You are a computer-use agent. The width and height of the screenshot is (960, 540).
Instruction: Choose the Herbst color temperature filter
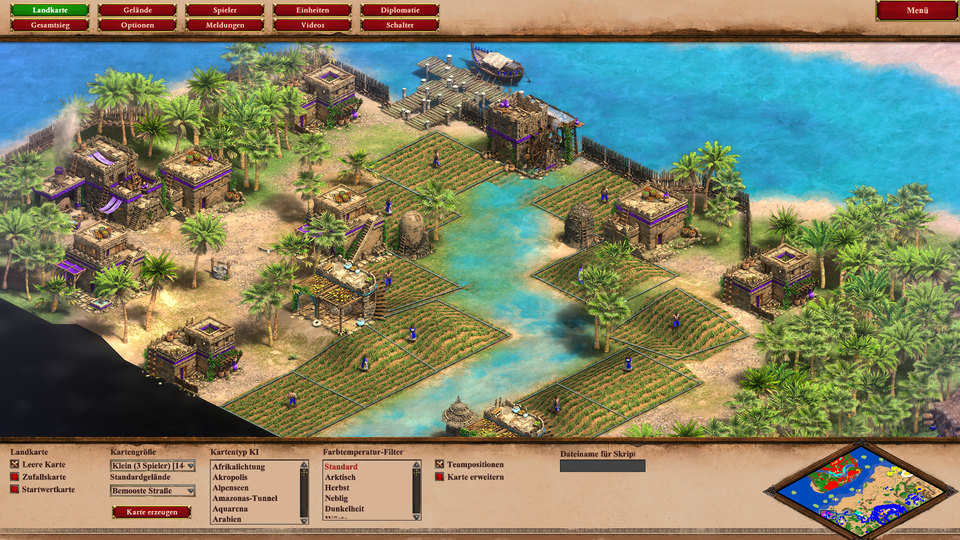coord(340,488)
